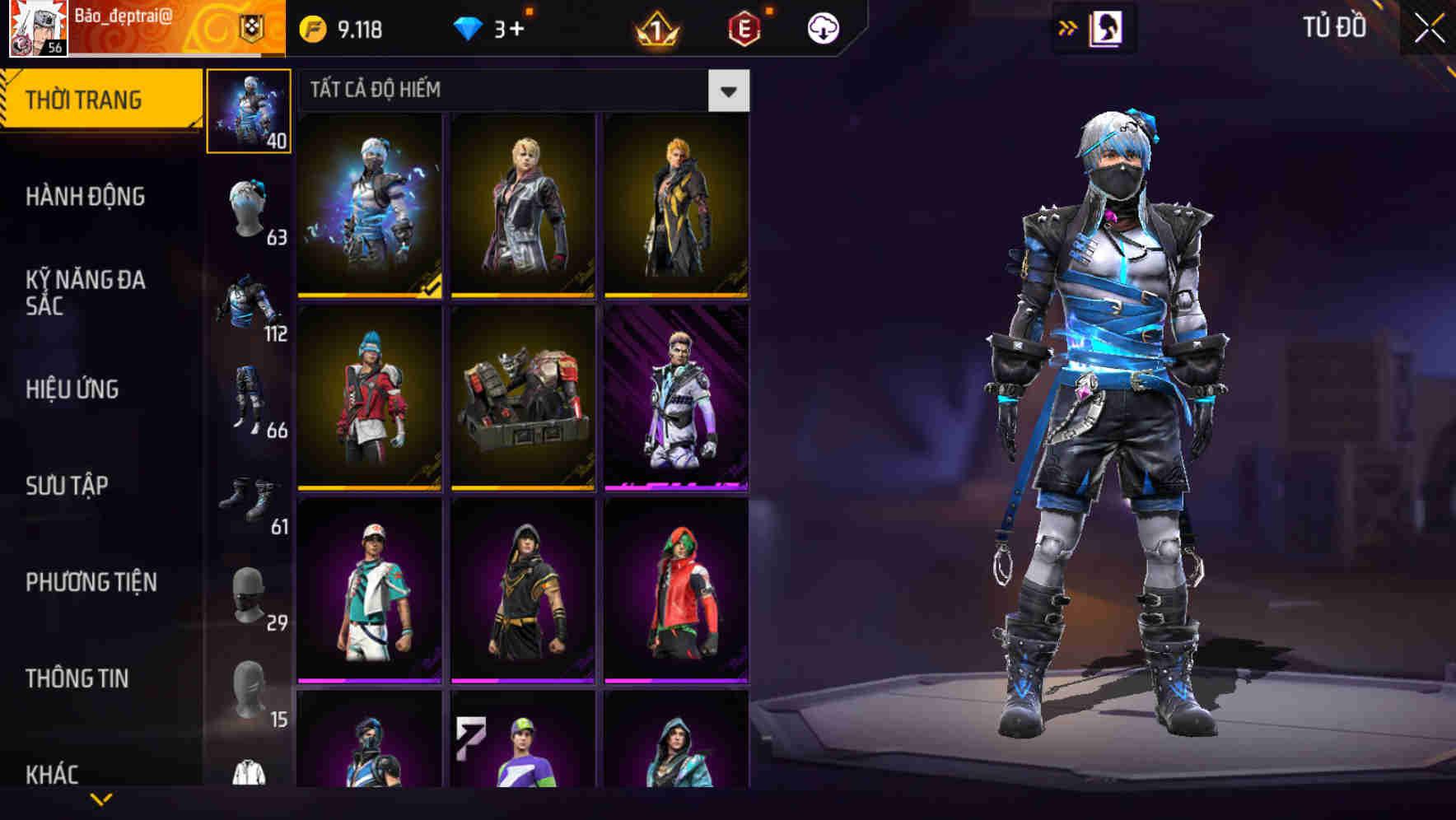The width and height of the screenshot is (1456, 820).
Task: Open the crown rank badge
Action: point(655,29)
